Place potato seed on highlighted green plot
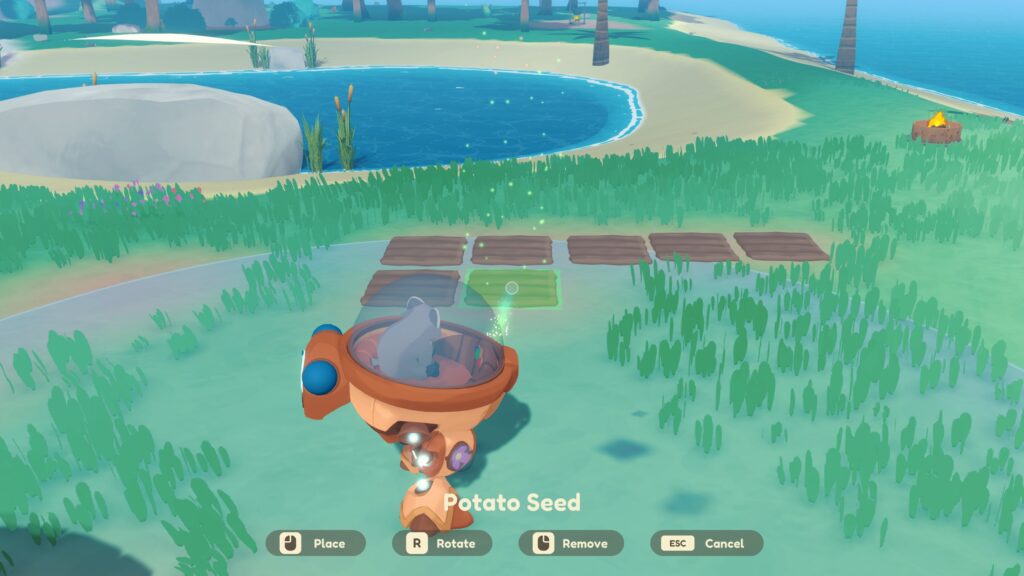1024x576 pixels. click(x=511, y=288)
